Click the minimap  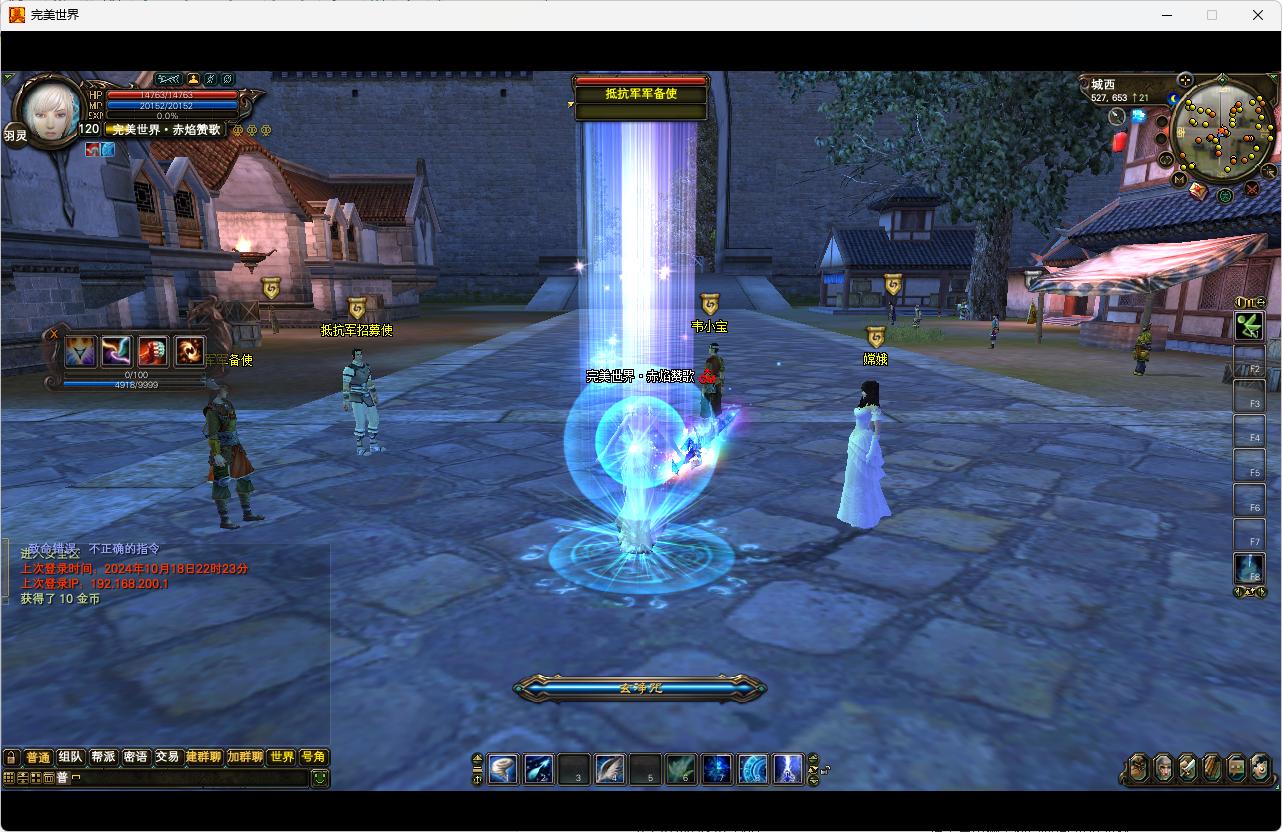click(x=1221, y=133)
